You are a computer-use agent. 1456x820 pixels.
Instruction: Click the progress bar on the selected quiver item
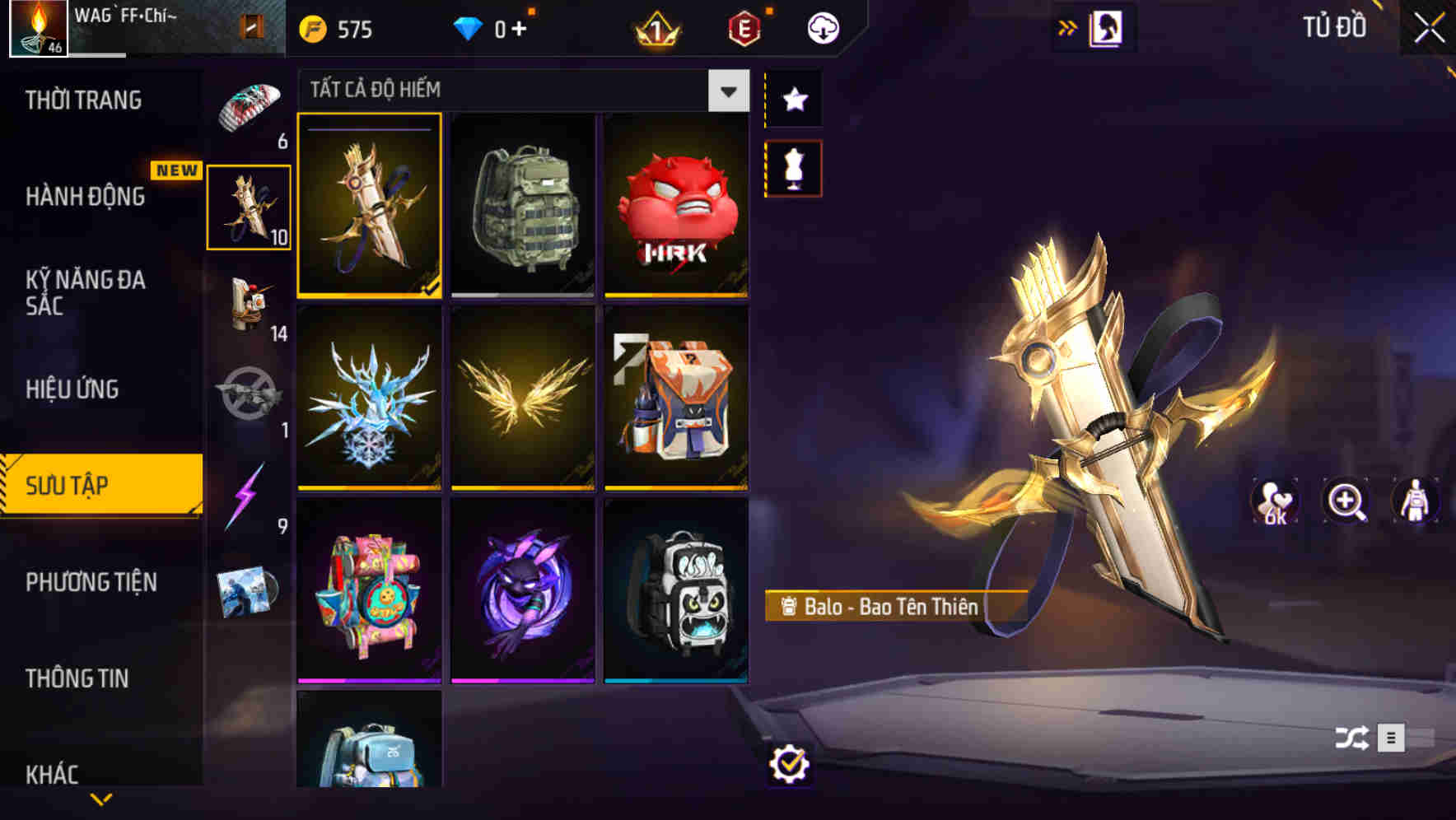click(x=369, y=127)
